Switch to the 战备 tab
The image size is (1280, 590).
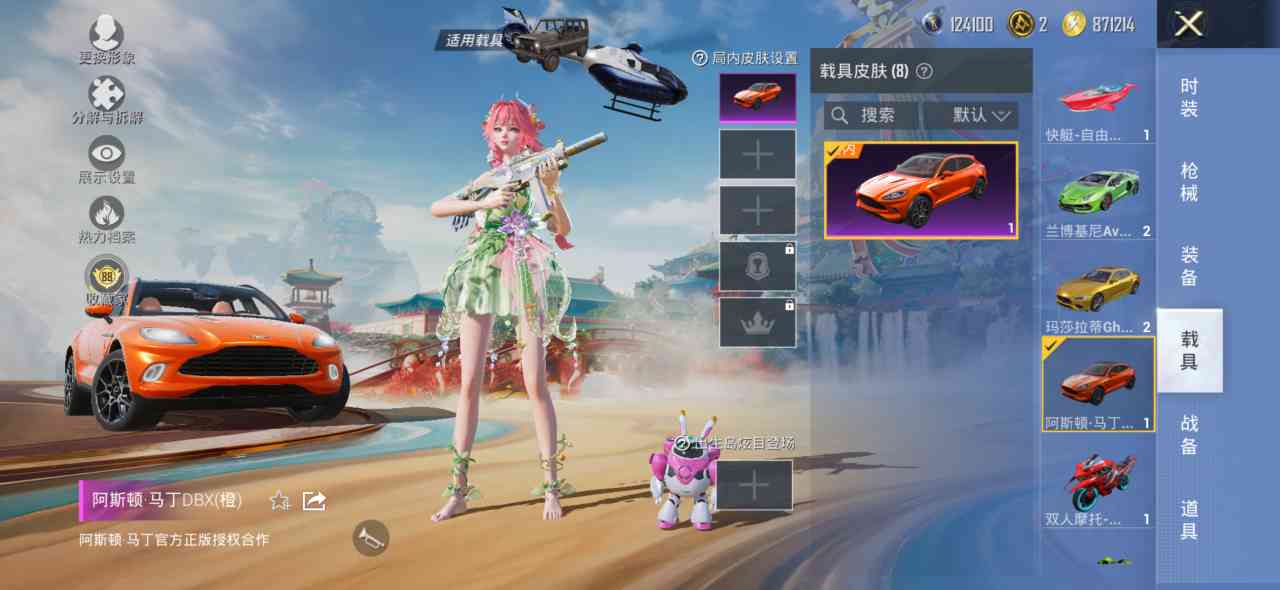(x=1189, y=434)
